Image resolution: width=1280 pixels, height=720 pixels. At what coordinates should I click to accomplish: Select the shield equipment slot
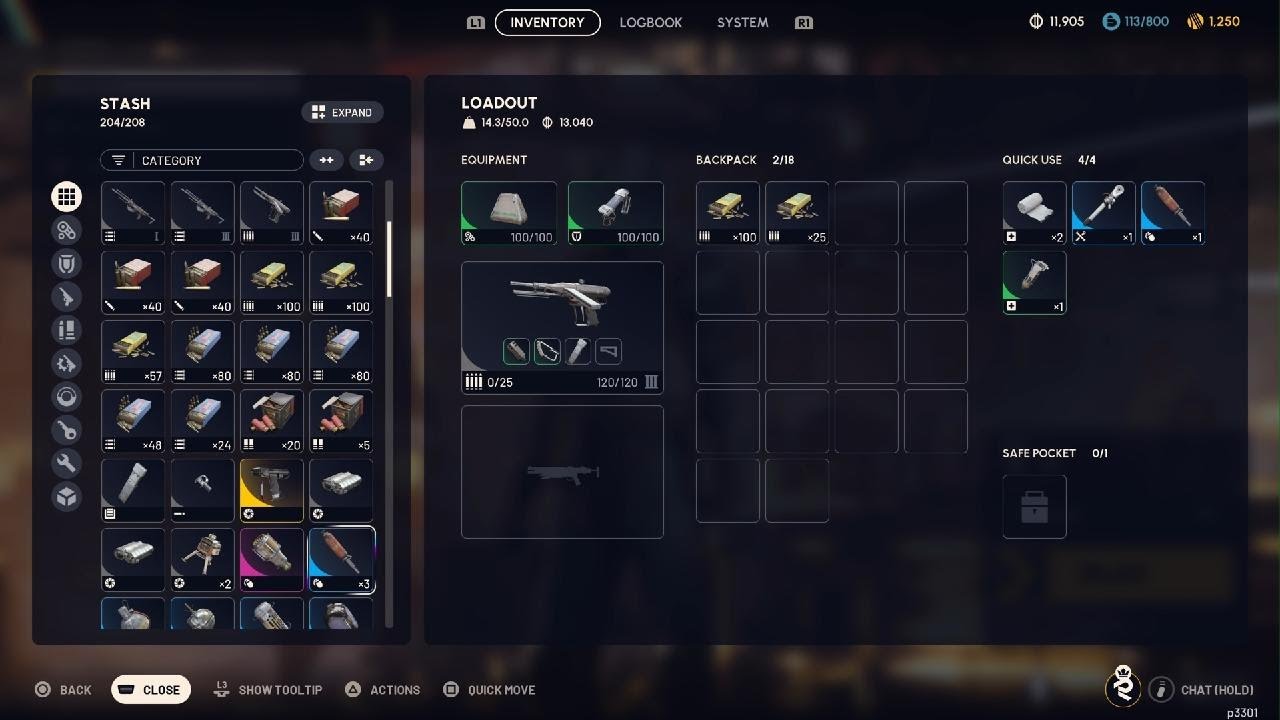click(x=615, y=213)
